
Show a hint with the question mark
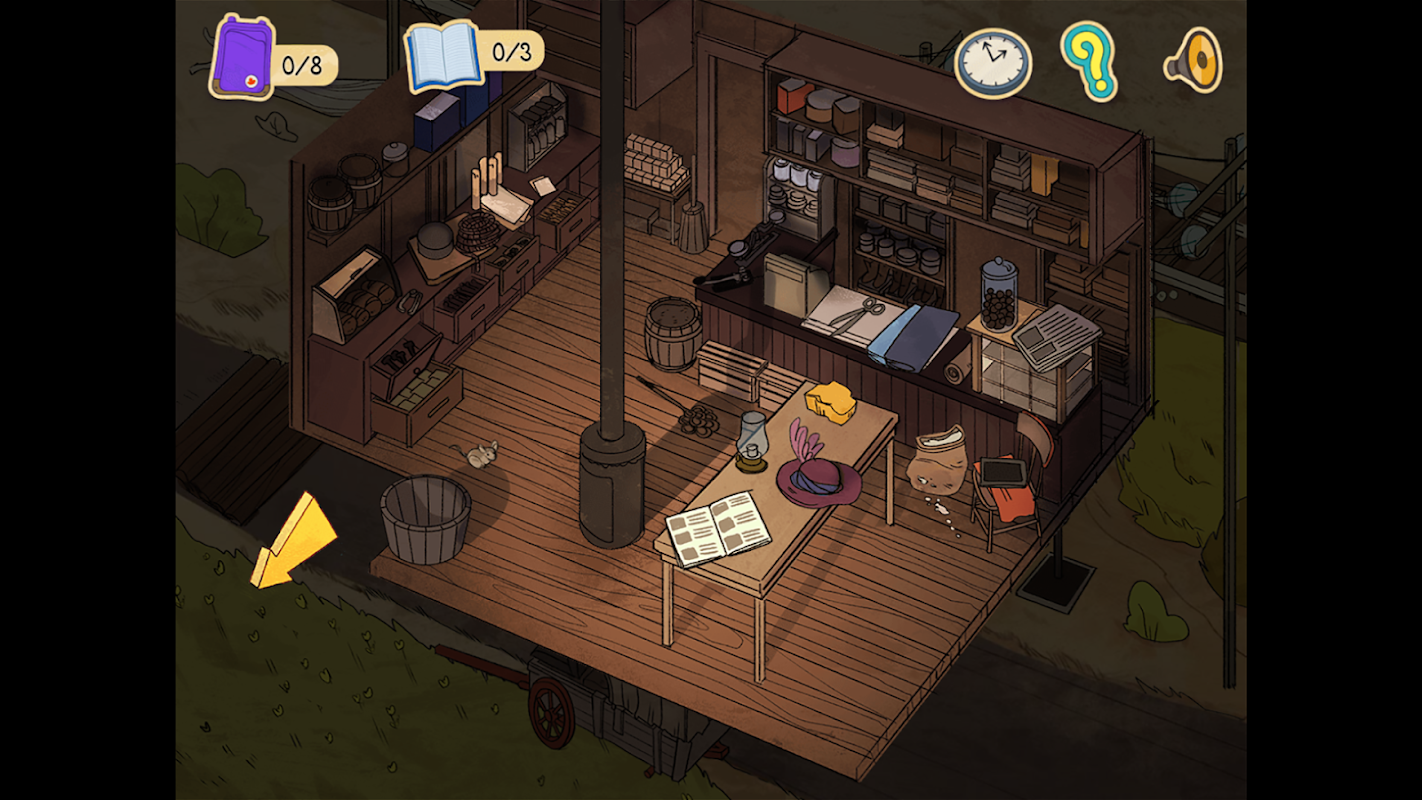1089,60
